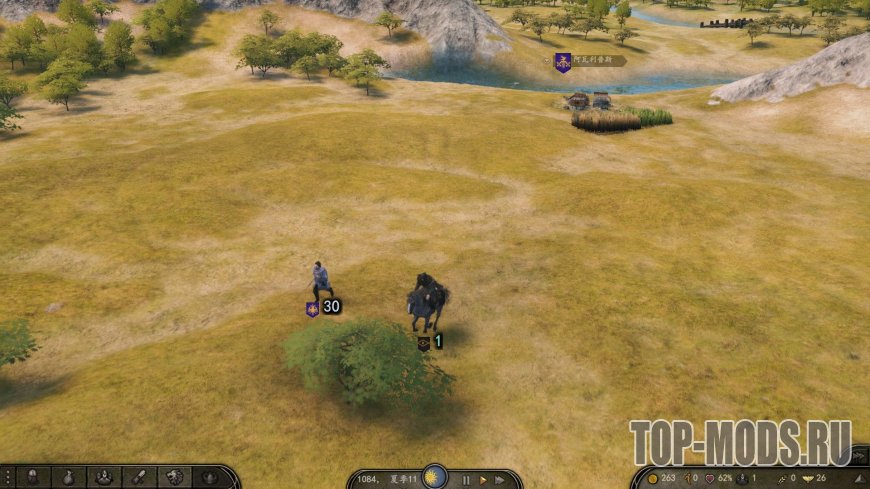Open the character screen helmet icon
Image resolution: width=870 pixels, height=489 pixels.
click(x=33, y=478)
